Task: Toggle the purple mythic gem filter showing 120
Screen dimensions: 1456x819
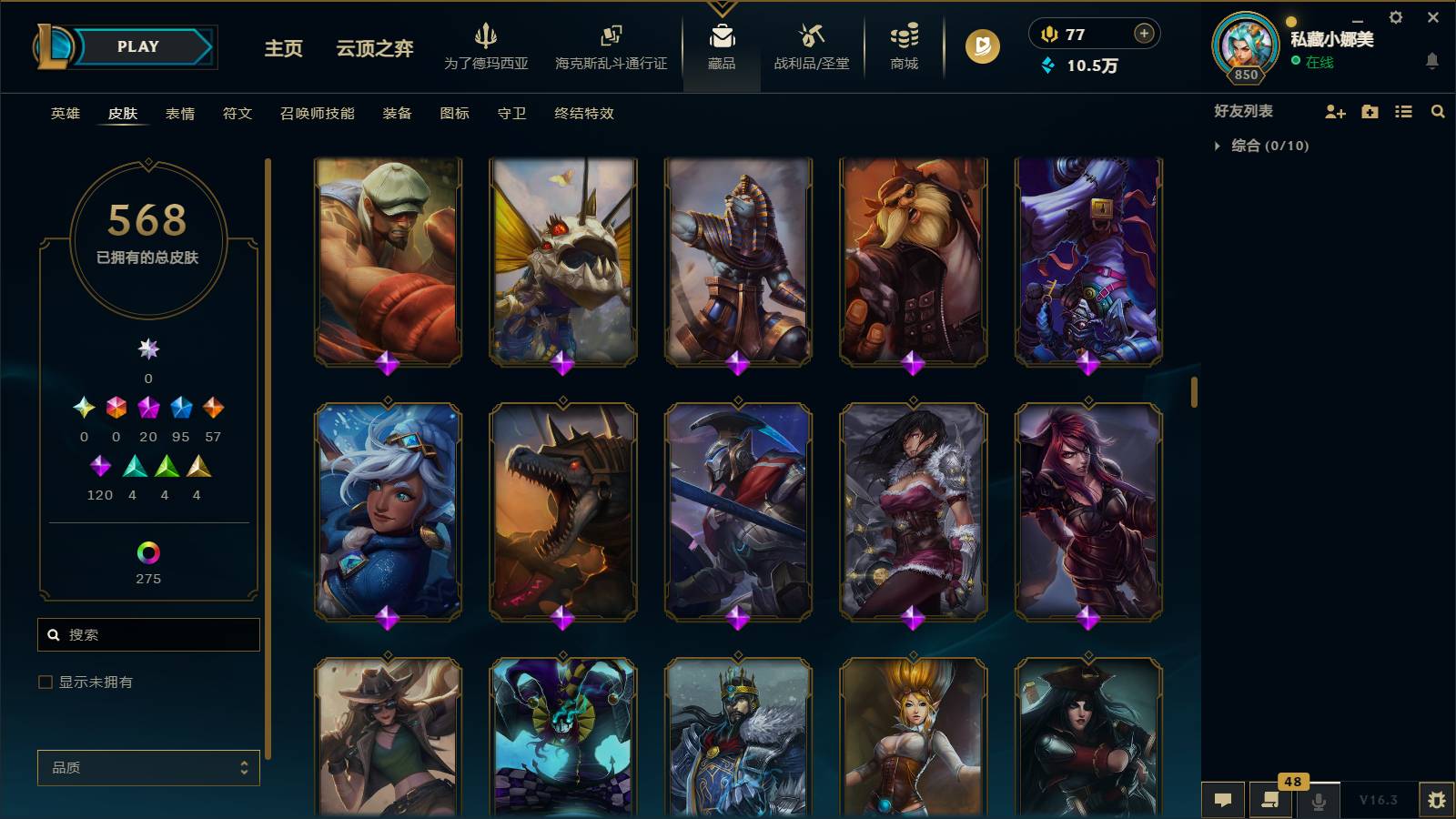Action: 100,467
